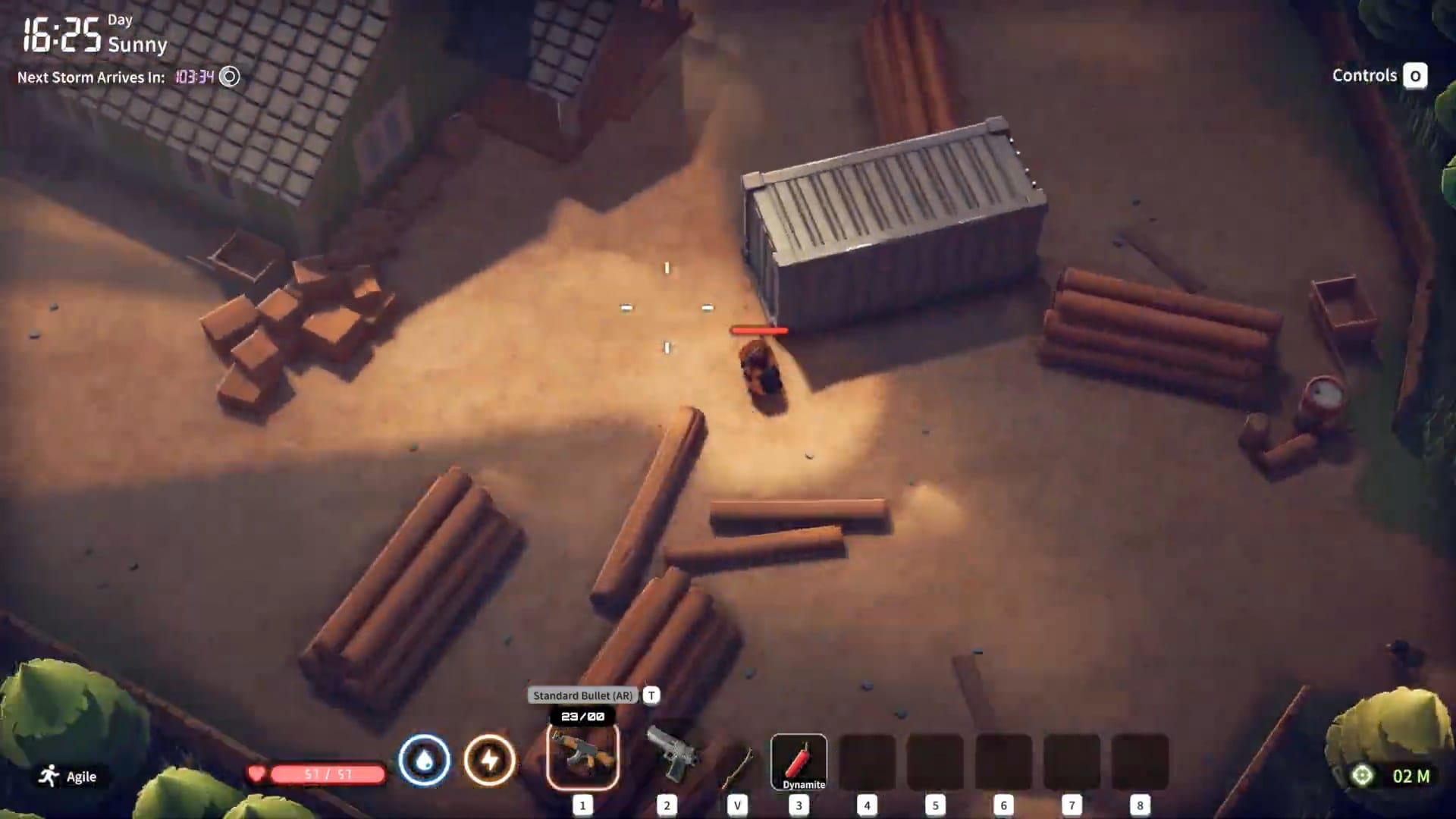Screen dimensions: 1456x819
Task: Click the Standard Bullet (AR) tooltip label
Action: click(581, 695)
